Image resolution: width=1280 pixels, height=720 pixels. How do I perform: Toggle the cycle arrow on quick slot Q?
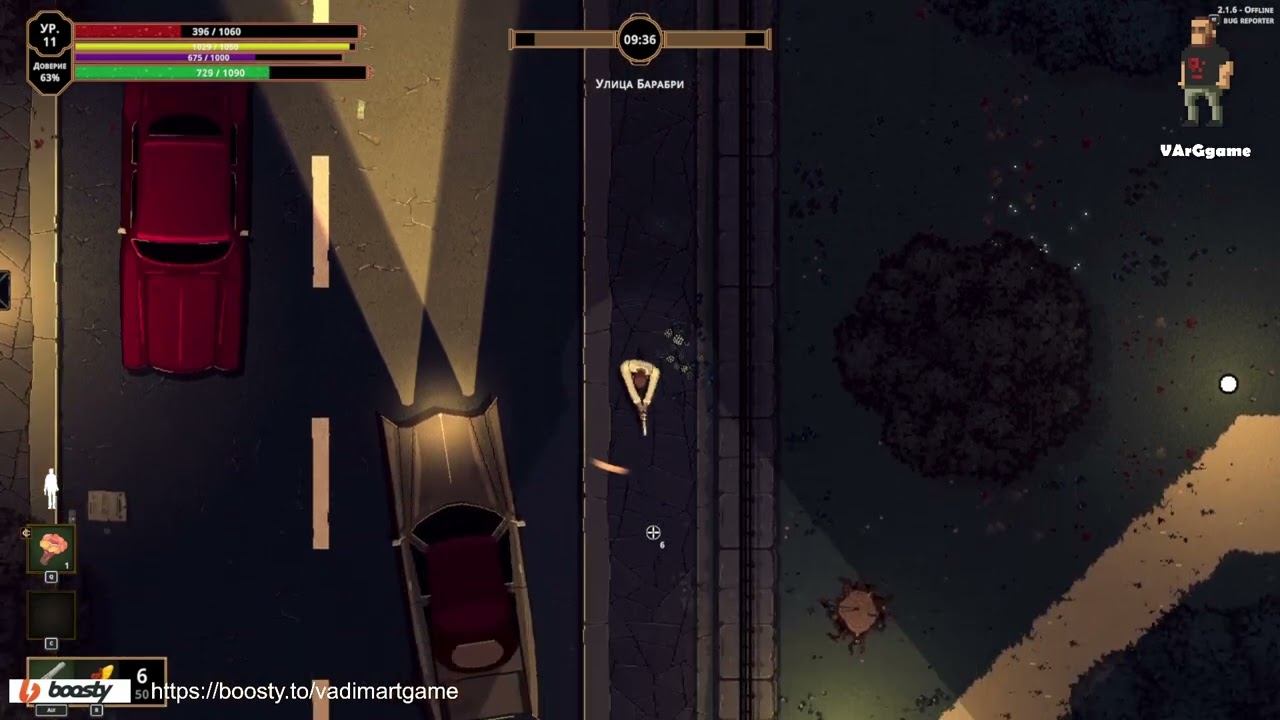(26, 533)
